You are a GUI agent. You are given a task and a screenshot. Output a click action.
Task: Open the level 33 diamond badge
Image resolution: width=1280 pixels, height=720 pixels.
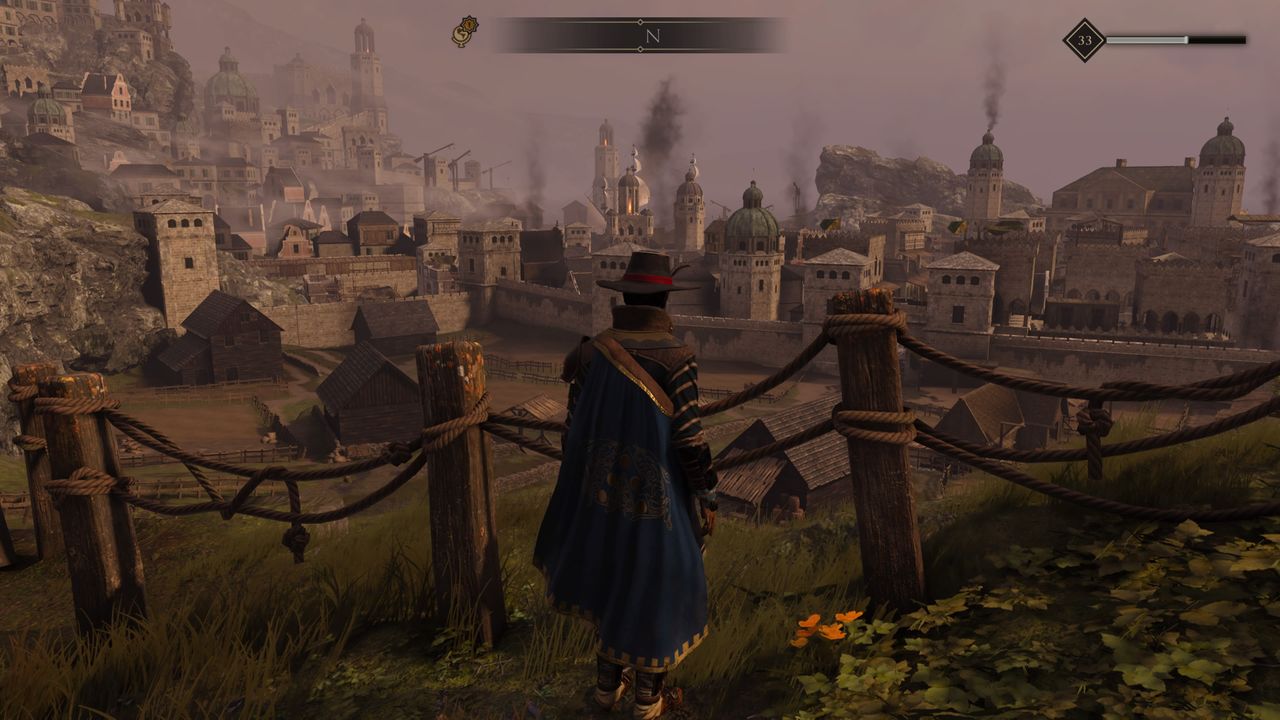[1084, 41]
